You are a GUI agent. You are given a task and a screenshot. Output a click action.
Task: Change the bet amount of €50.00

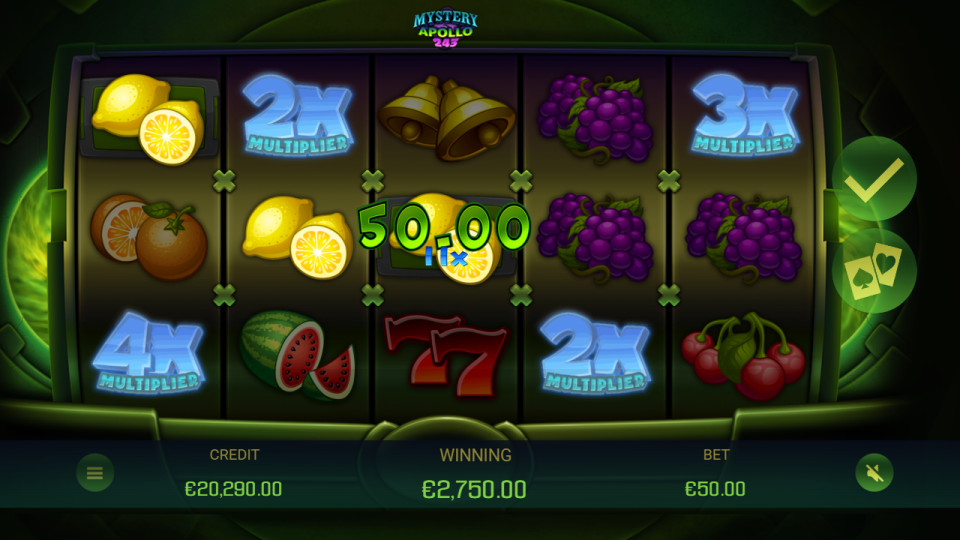click(x=715, y=488)
